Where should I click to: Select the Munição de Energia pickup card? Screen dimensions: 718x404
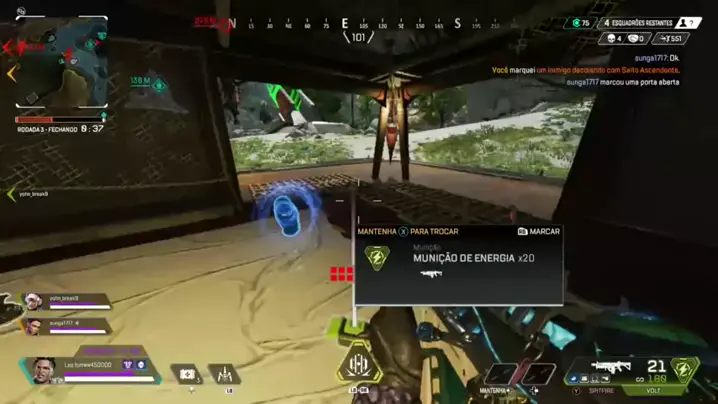pyautogui.click(x=459, y=263)
